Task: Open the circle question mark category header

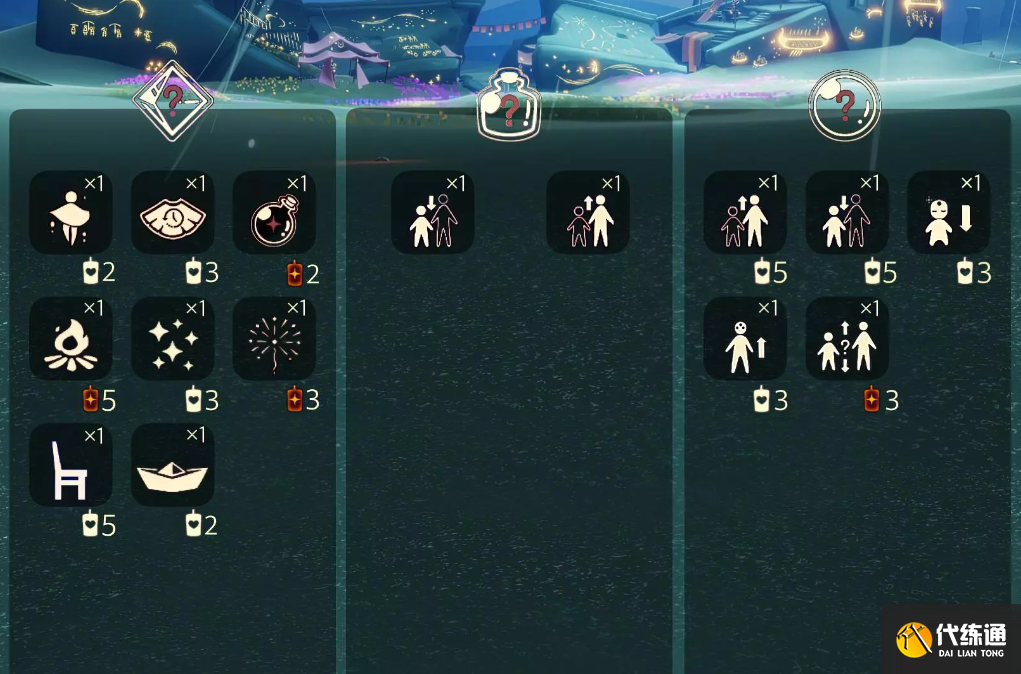Action: point(845,104)
